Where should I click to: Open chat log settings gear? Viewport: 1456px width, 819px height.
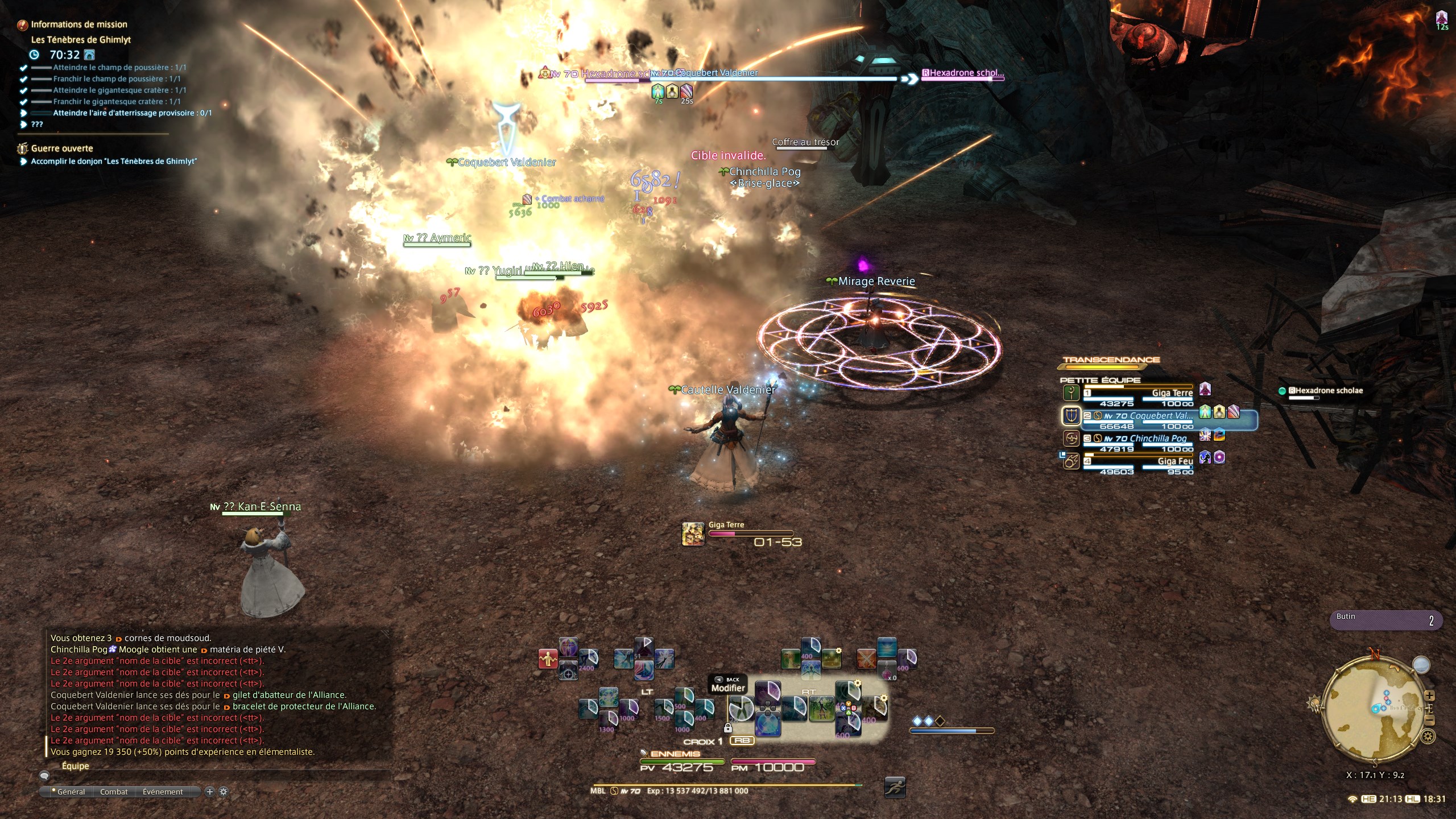point(224,792)
